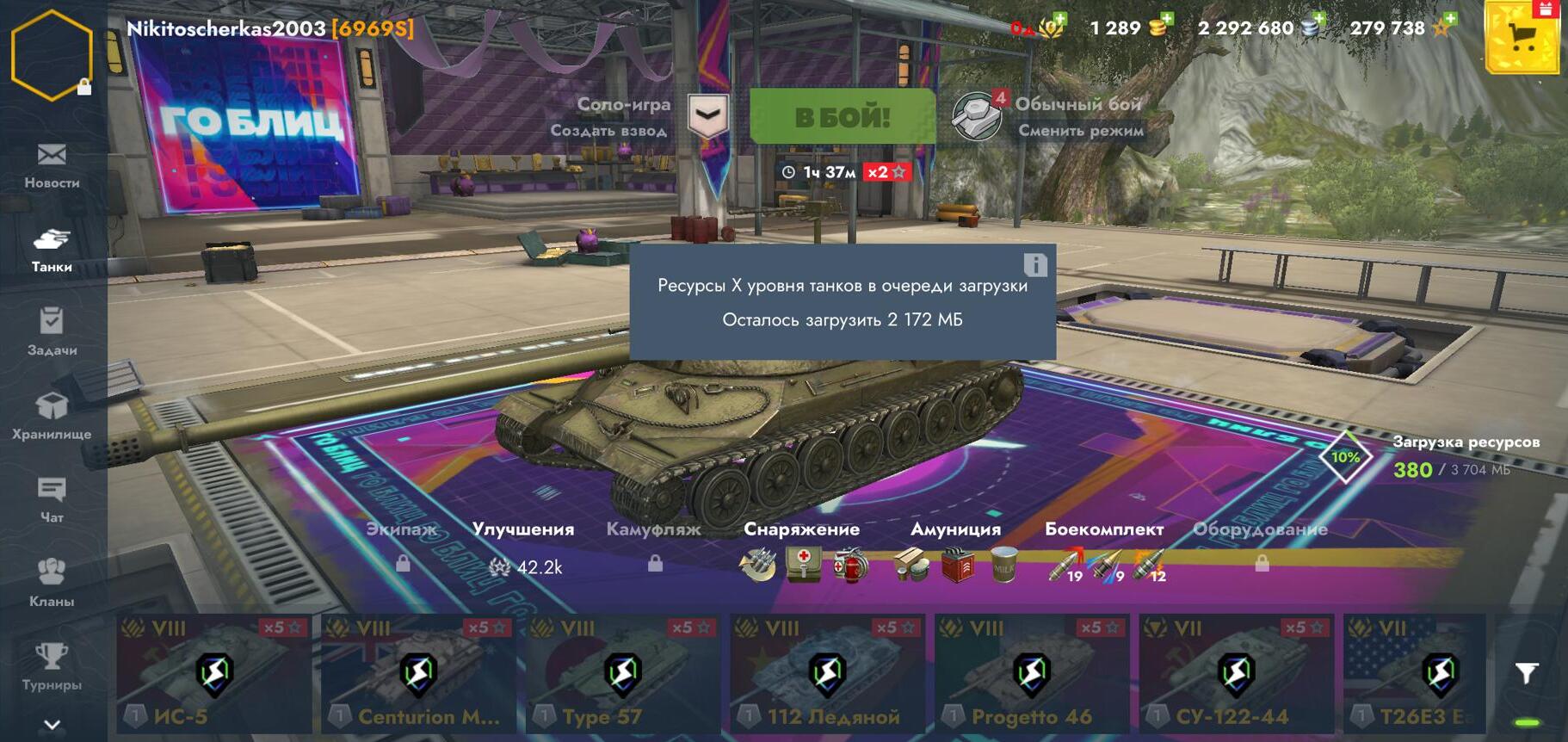The image size is (1568, 742).
Task: Open the Турниры tournaments menu
Action: (x=52, y=666)
